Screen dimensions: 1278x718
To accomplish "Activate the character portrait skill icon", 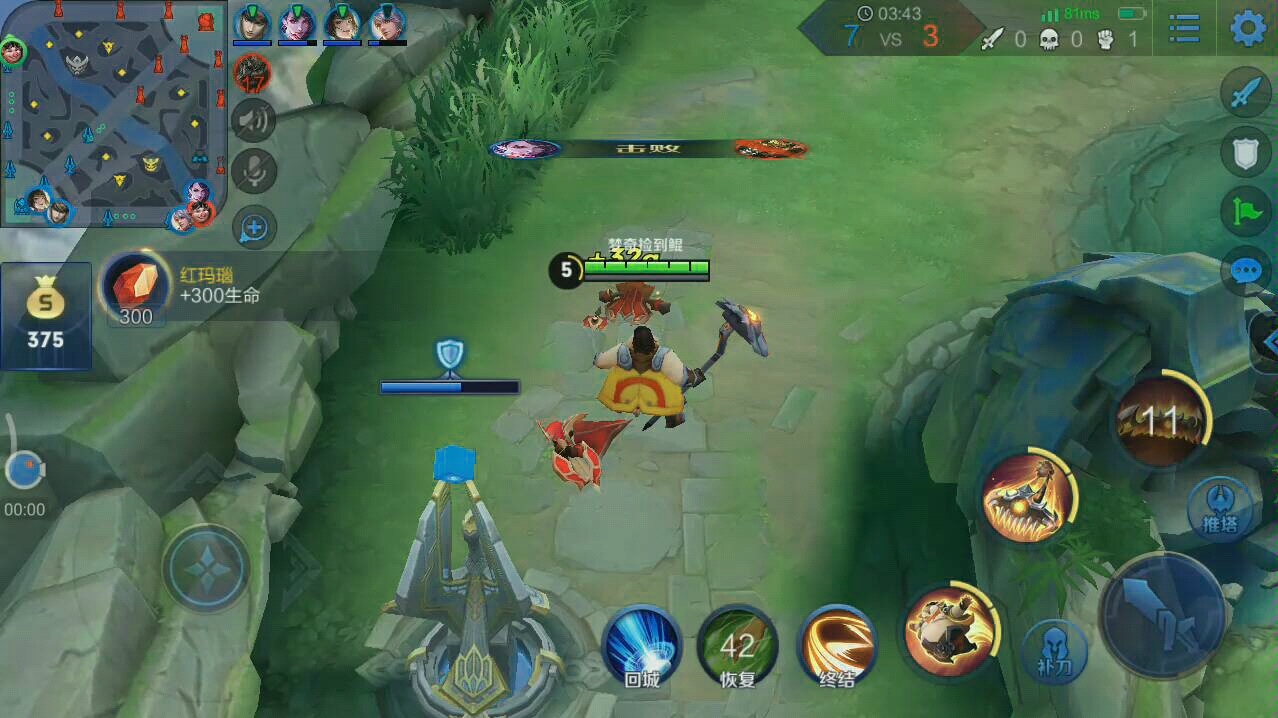I will pyautogui.click(x=948, y=630).
